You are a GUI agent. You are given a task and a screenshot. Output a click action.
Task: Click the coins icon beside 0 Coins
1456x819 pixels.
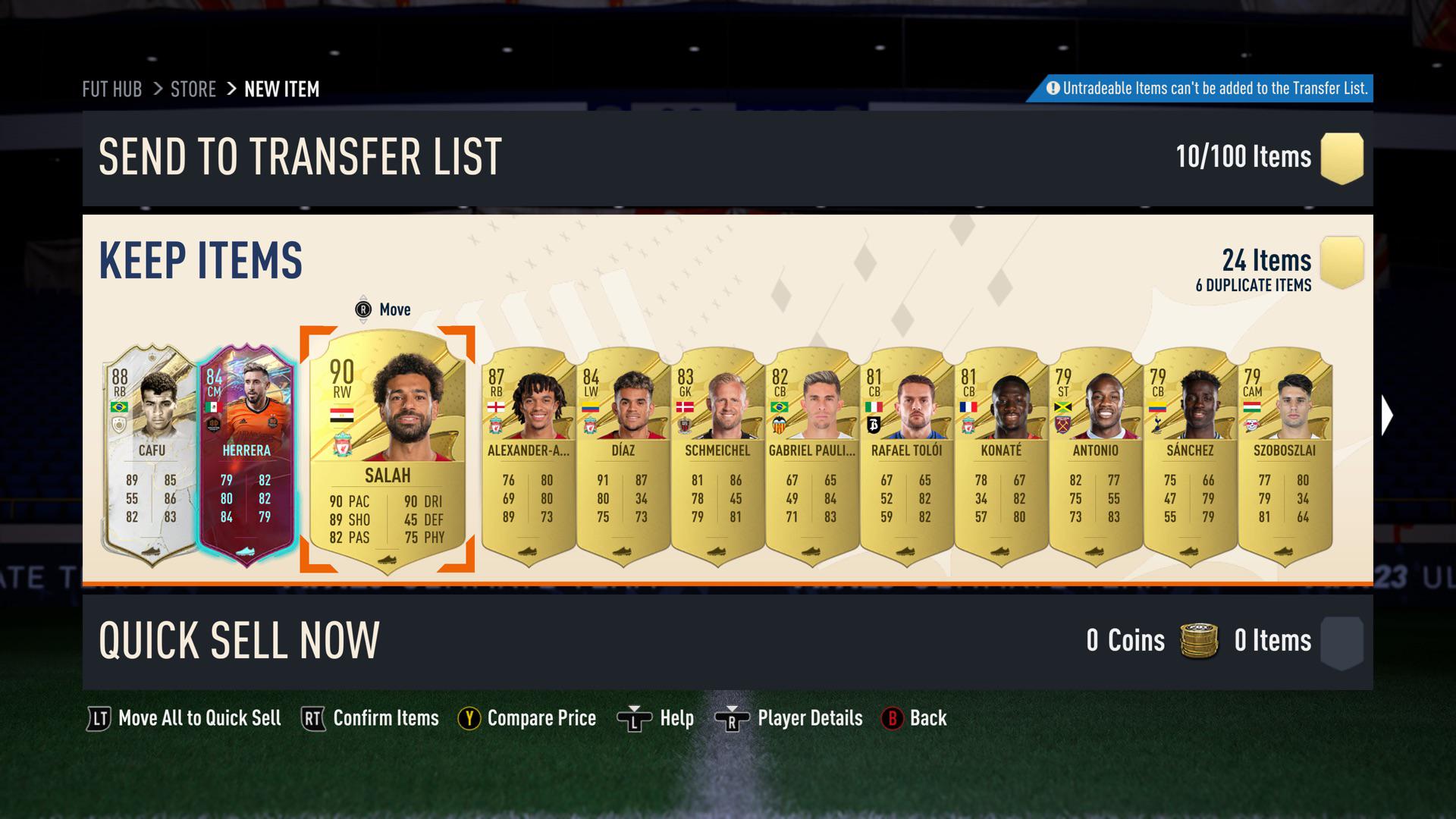[1198, 641]
